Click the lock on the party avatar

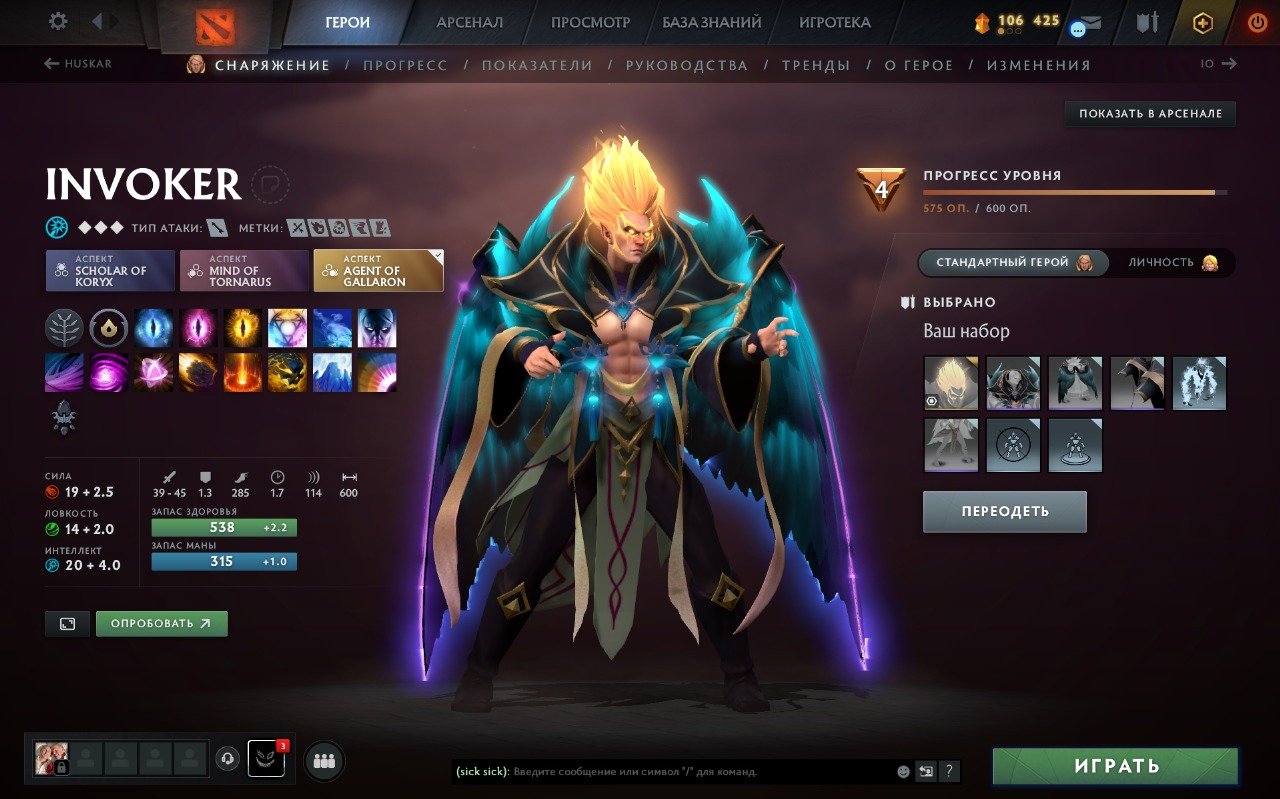[x=60, y=768]
